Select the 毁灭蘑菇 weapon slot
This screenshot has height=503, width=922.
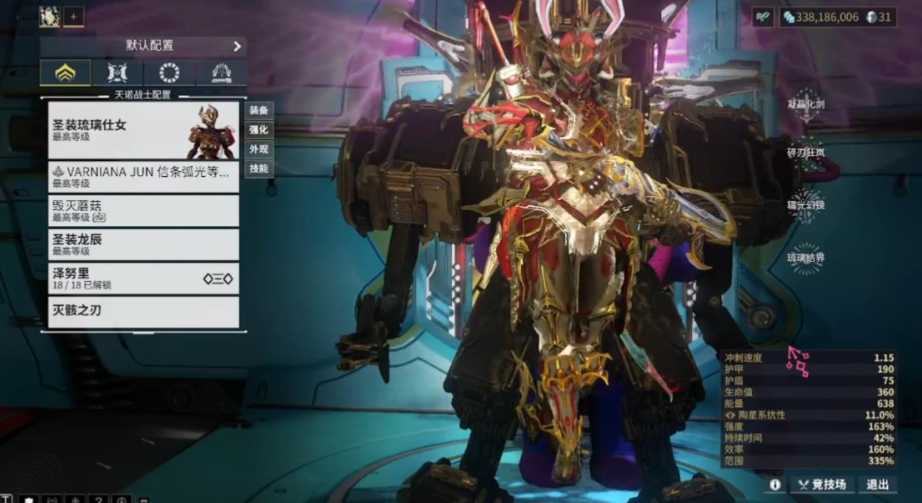point(143,211)
